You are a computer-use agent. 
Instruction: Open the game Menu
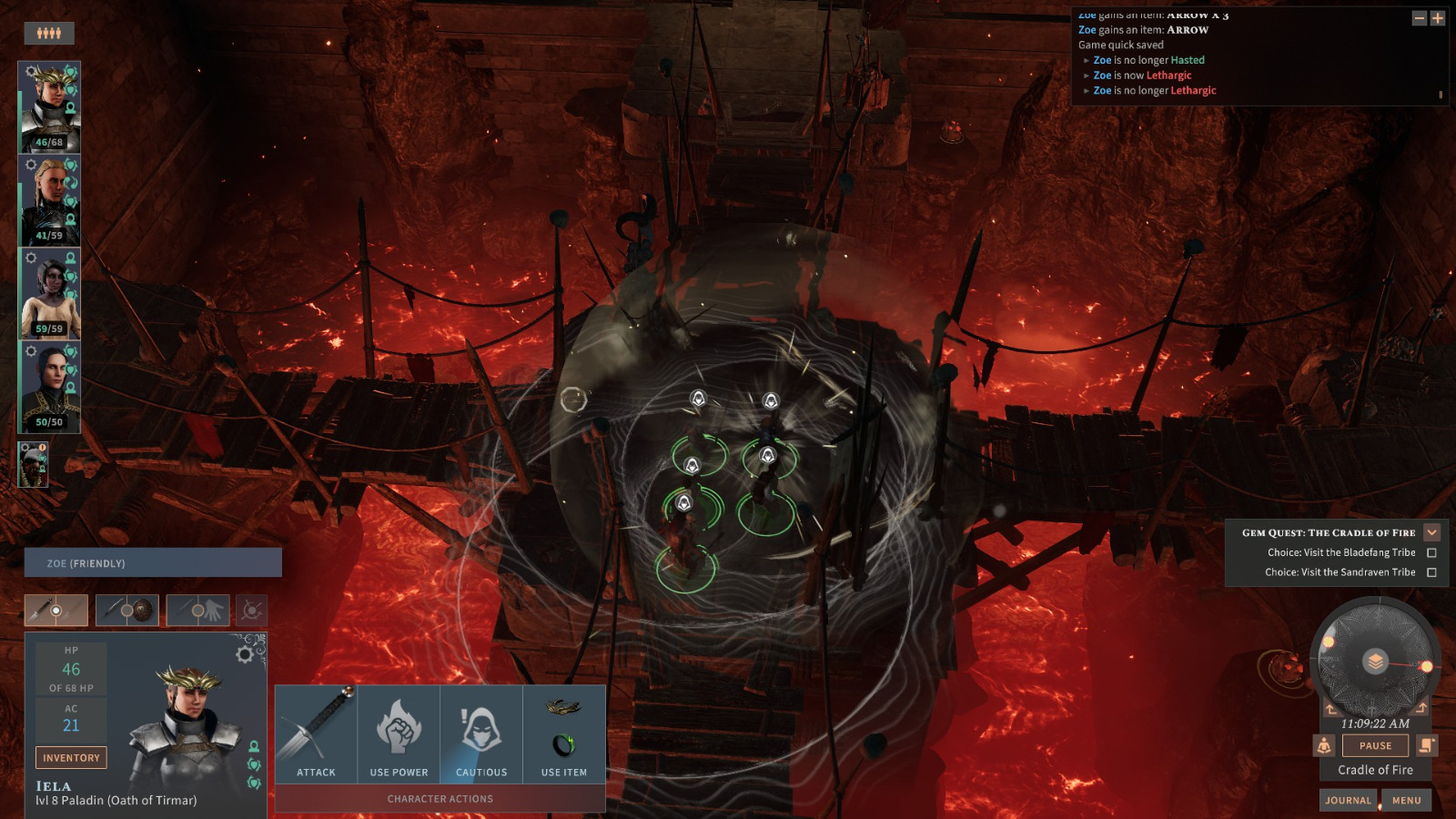click(1406, 800)
